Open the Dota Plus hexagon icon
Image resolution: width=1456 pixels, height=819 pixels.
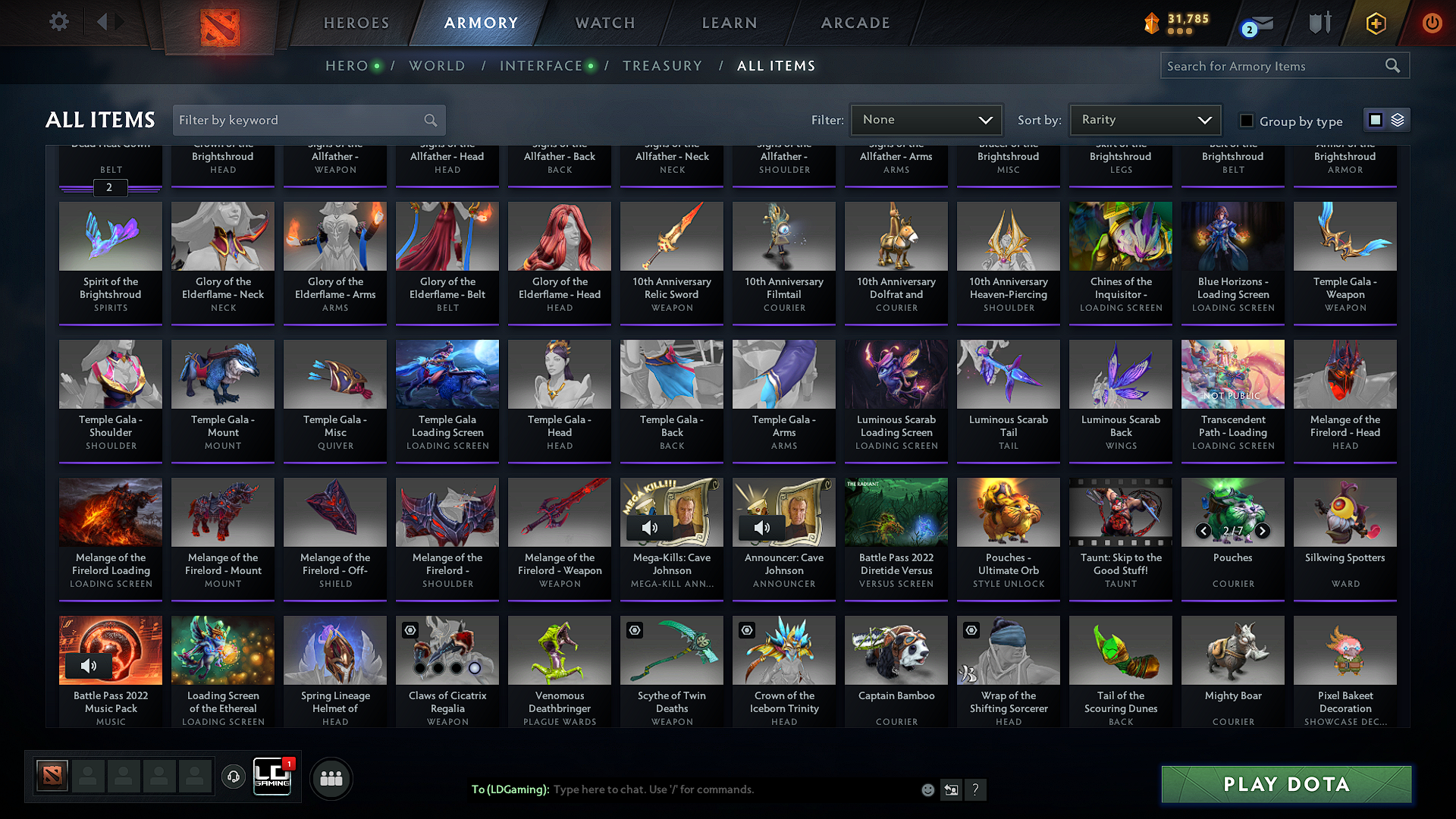click(x=1375, y=22)
